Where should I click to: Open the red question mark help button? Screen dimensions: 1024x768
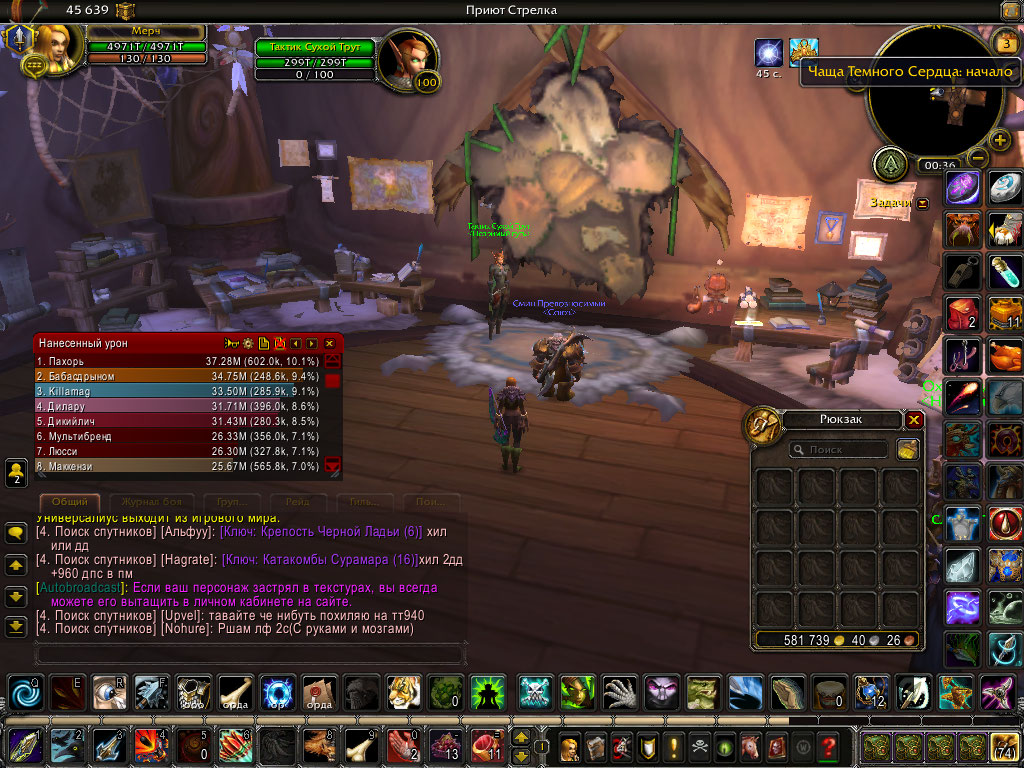tap(827, 747)
